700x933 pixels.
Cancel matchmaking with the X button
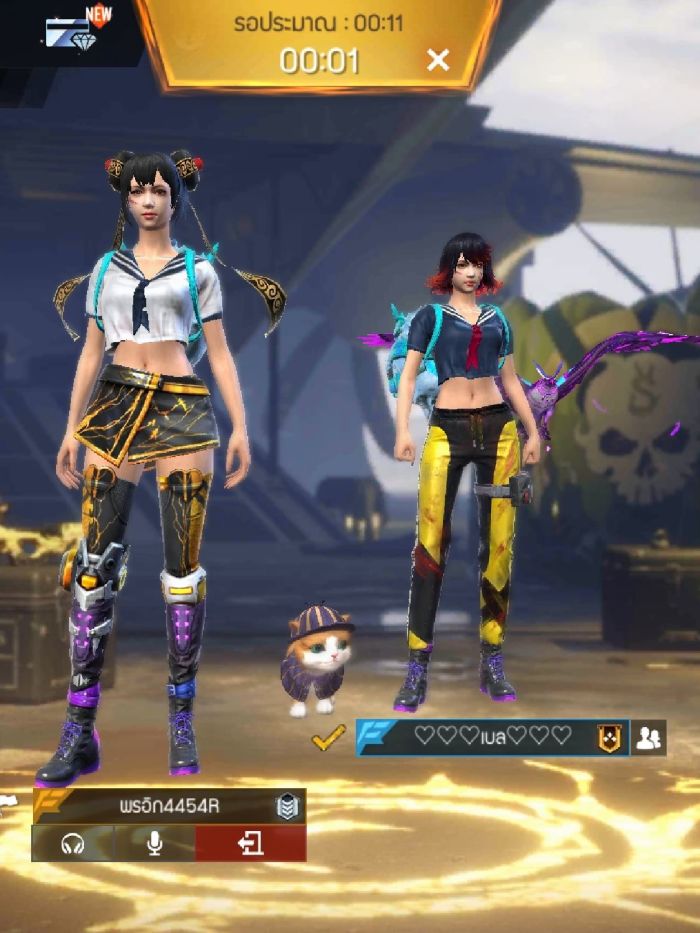tap(438, 60)
